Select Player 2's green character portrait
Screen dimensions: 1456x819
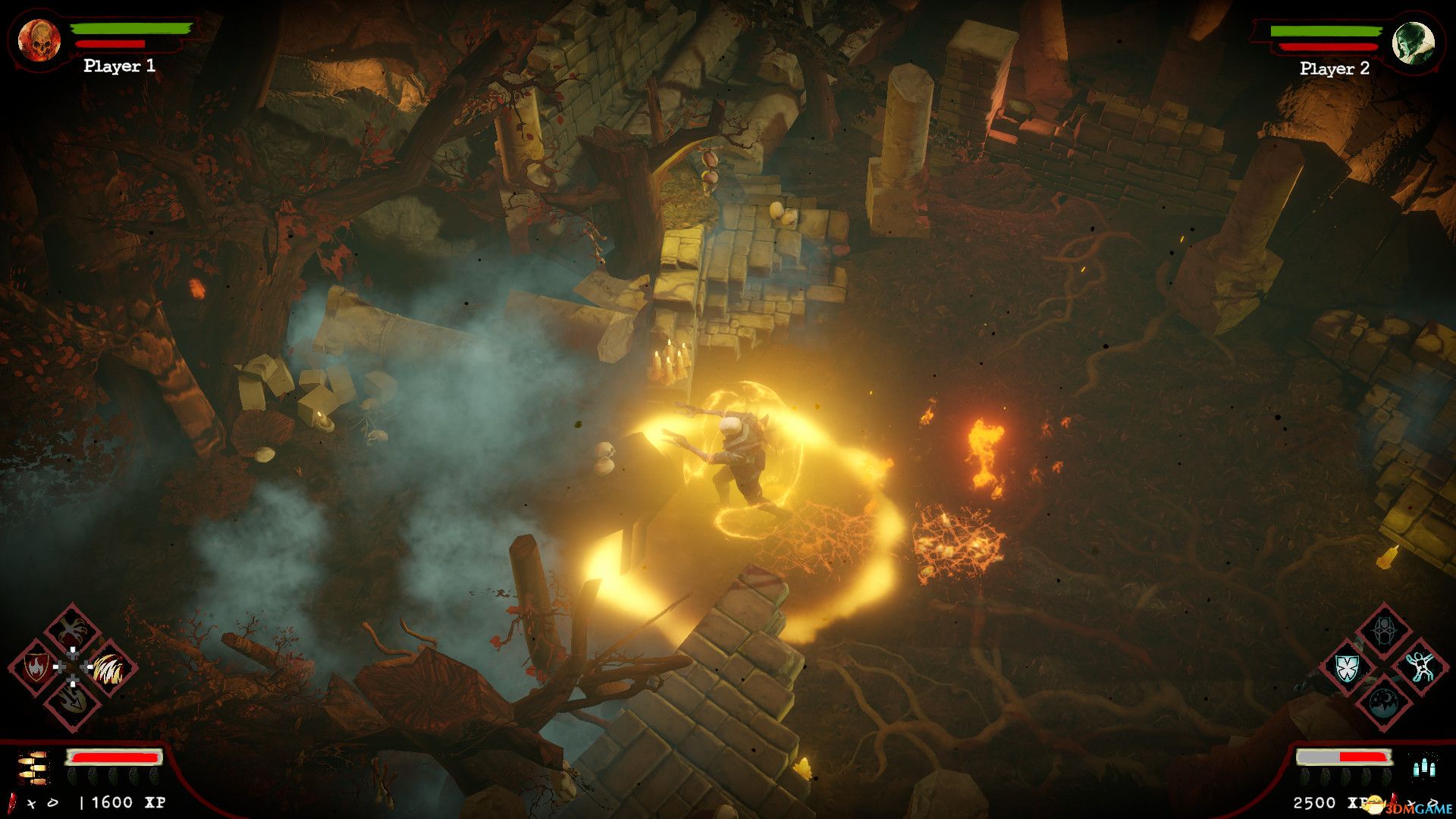[x=1414, y=42]
